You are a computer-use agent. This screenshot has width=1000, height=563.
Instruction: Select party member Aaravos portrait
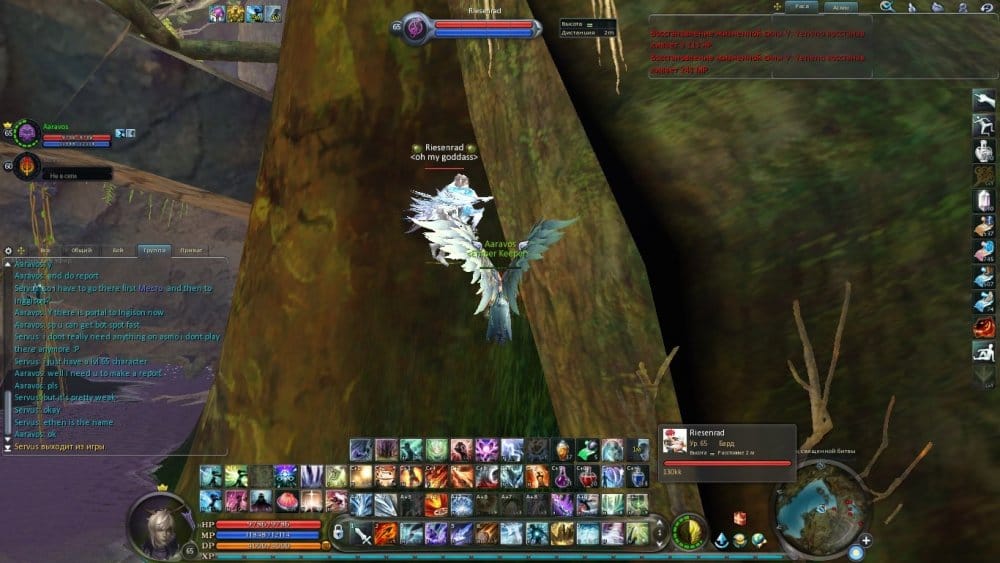[26, 132]
